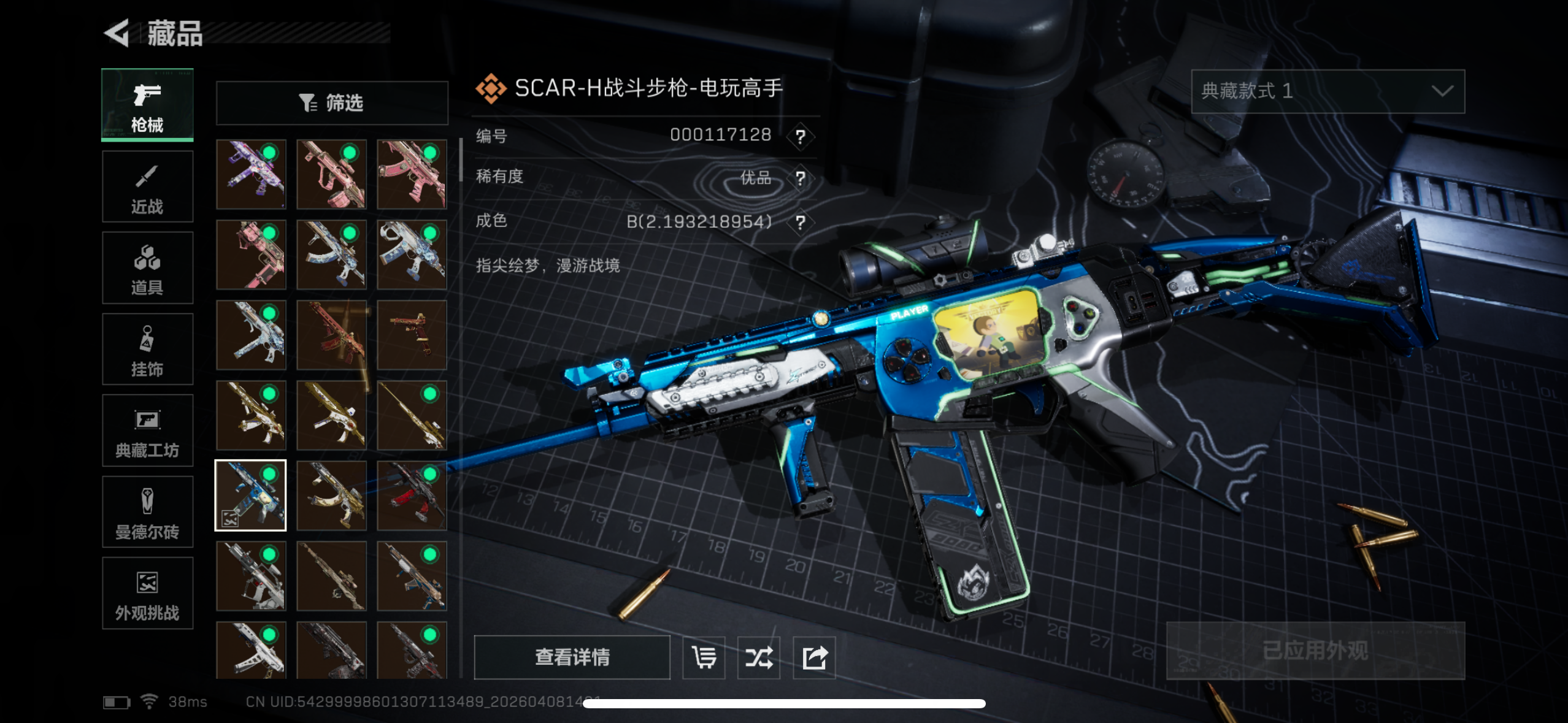The width and height of the screenshot is (1568, 723).
Task: Switch to the 枪械 firearms tab
Action: pos(147,104)
